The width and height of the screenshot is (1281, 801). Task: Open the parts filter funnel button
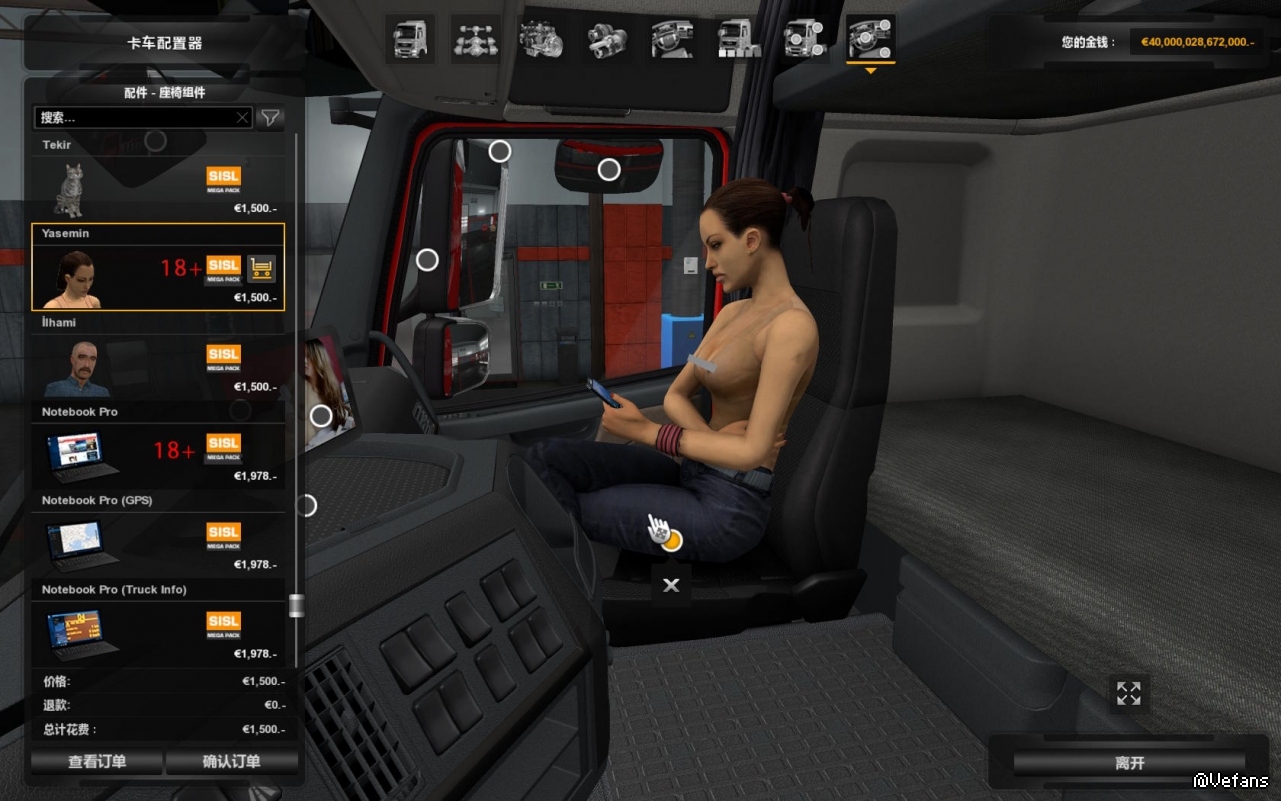pyautogui.click(x=270, y=118)
